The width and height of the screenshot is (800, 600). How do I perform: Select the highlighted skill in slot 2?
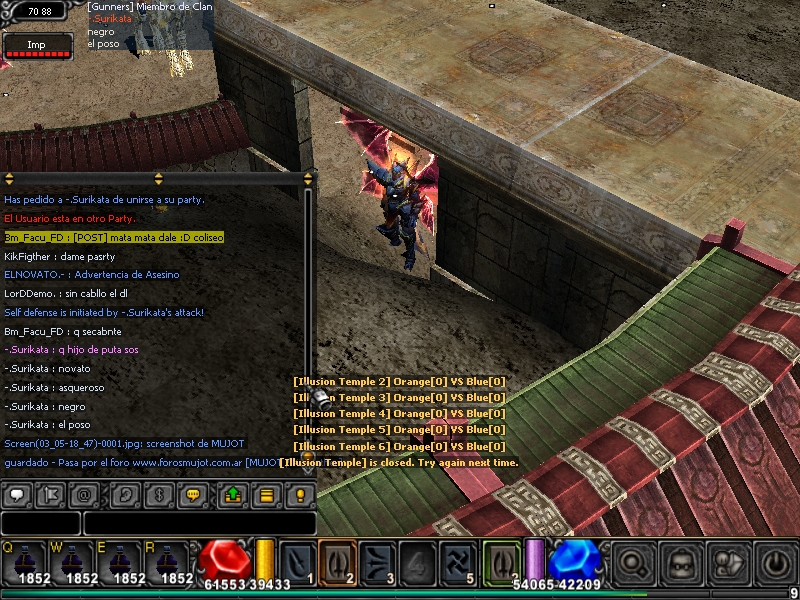coord(337,560)
